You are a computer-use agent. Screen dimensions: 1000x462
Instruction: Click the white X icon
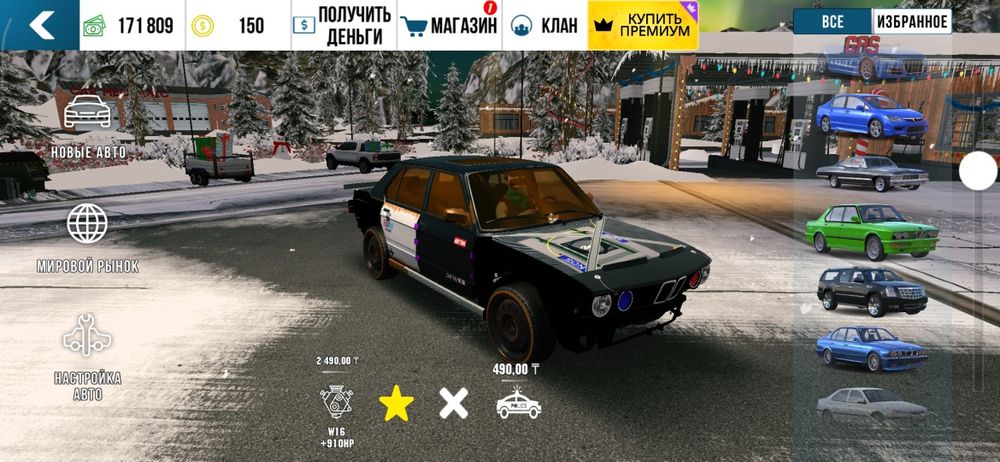[454, 403]
